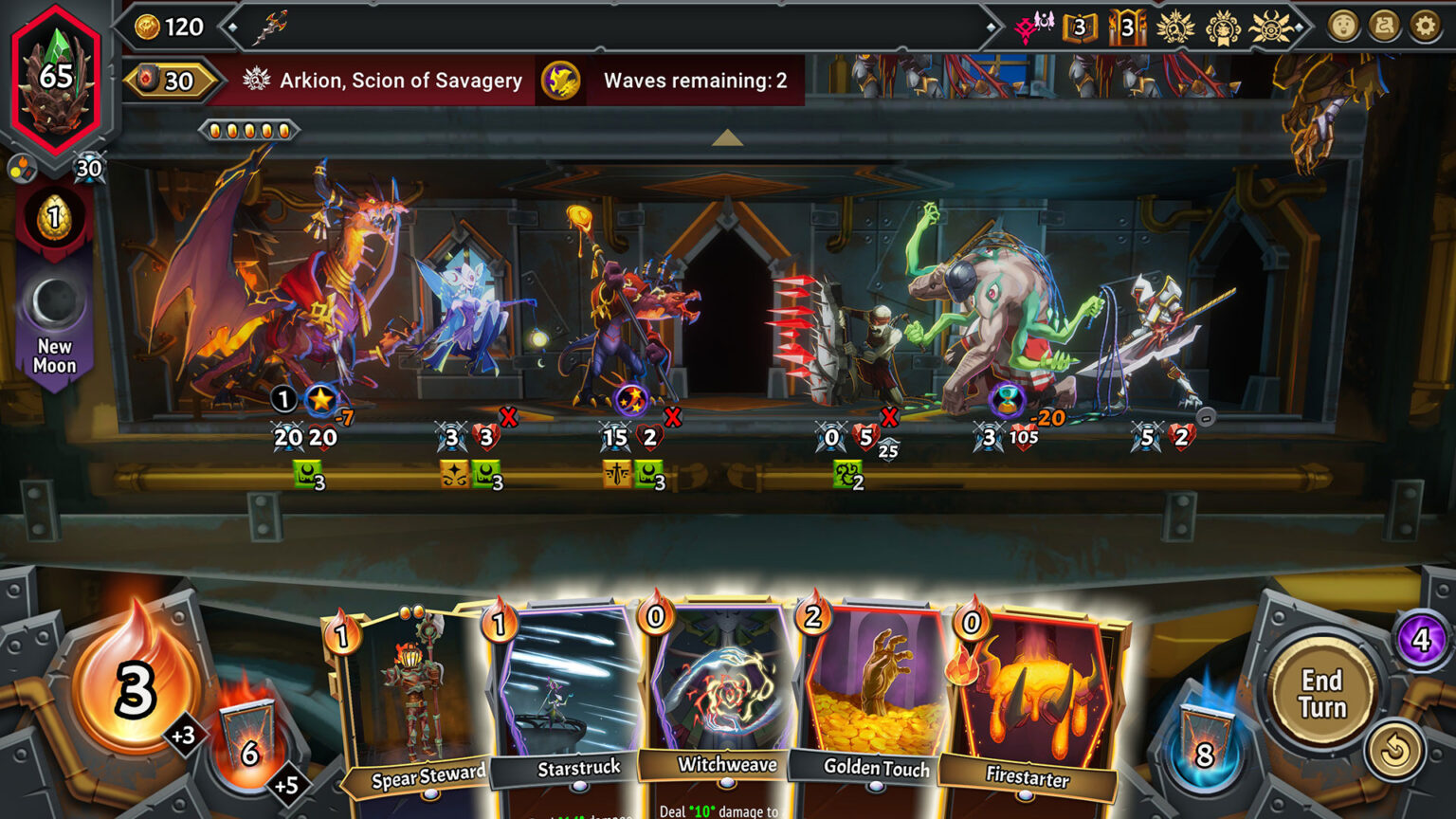Image resolution: width=1456 pixels, height=819 pixels.
Task: Click the dragon egg icon showing 1
Action: coord(54,215)
